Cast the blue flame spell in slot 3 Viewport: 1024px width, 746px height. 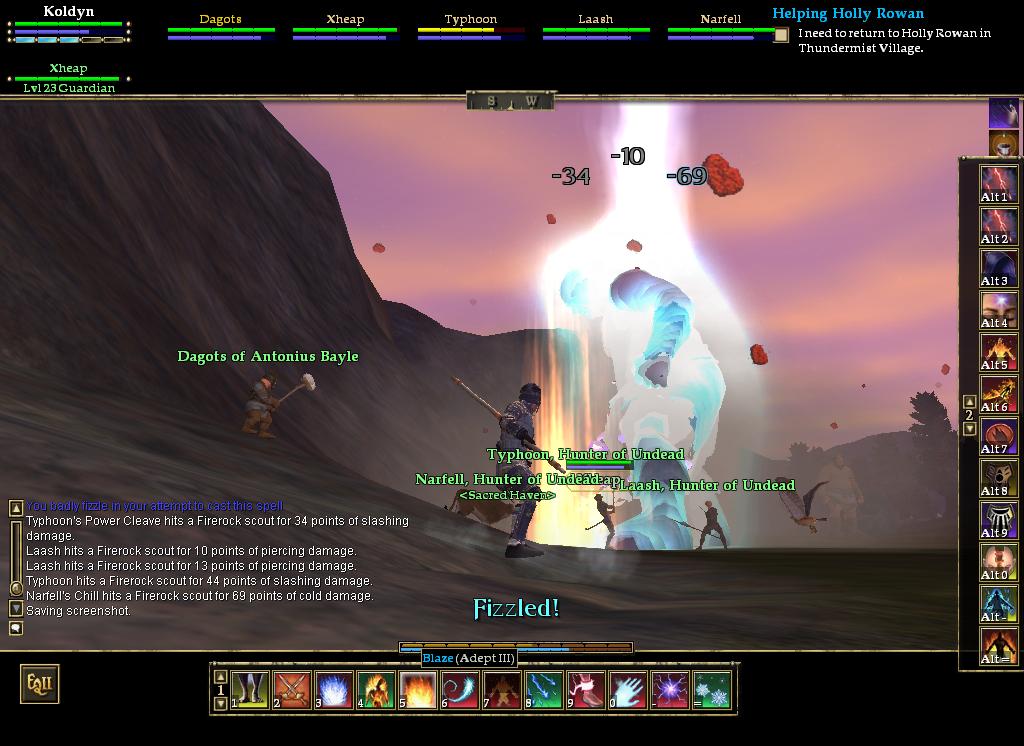[x=333, y=690]
